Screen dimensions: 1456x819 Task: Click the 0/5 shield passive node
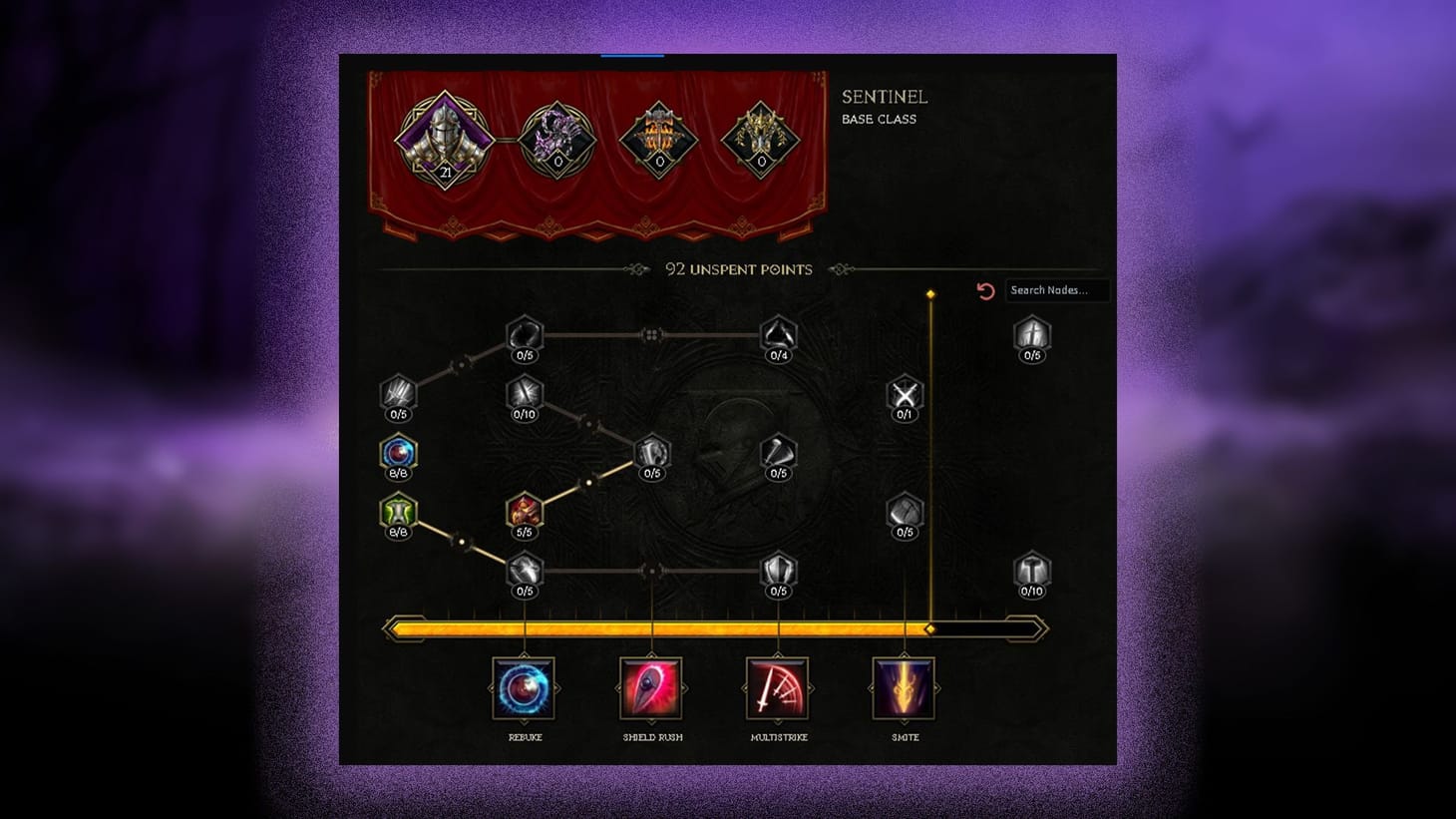point(778,572)
